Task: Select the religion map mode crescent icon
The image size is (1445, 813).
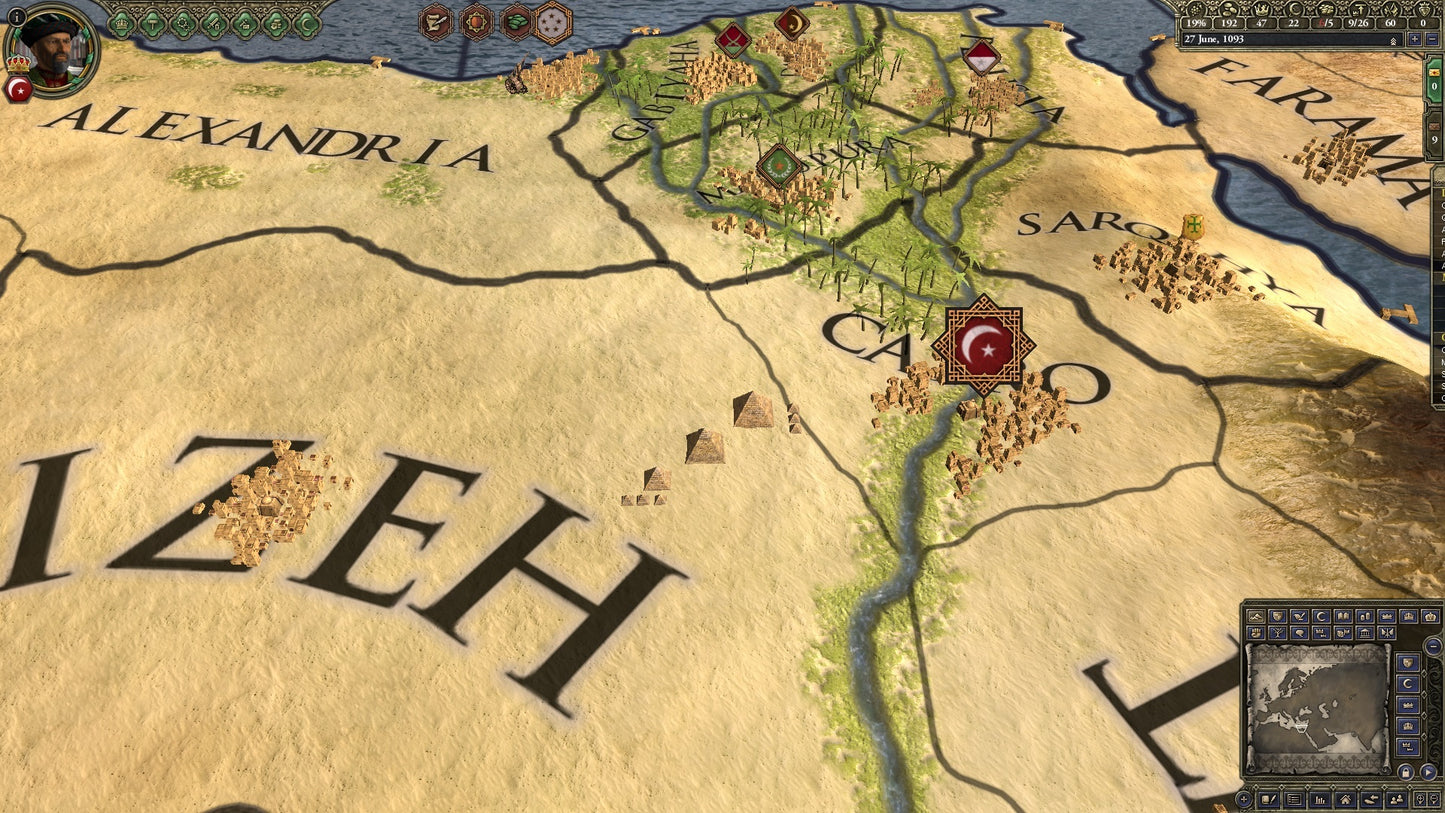Action: [1321, 616]
